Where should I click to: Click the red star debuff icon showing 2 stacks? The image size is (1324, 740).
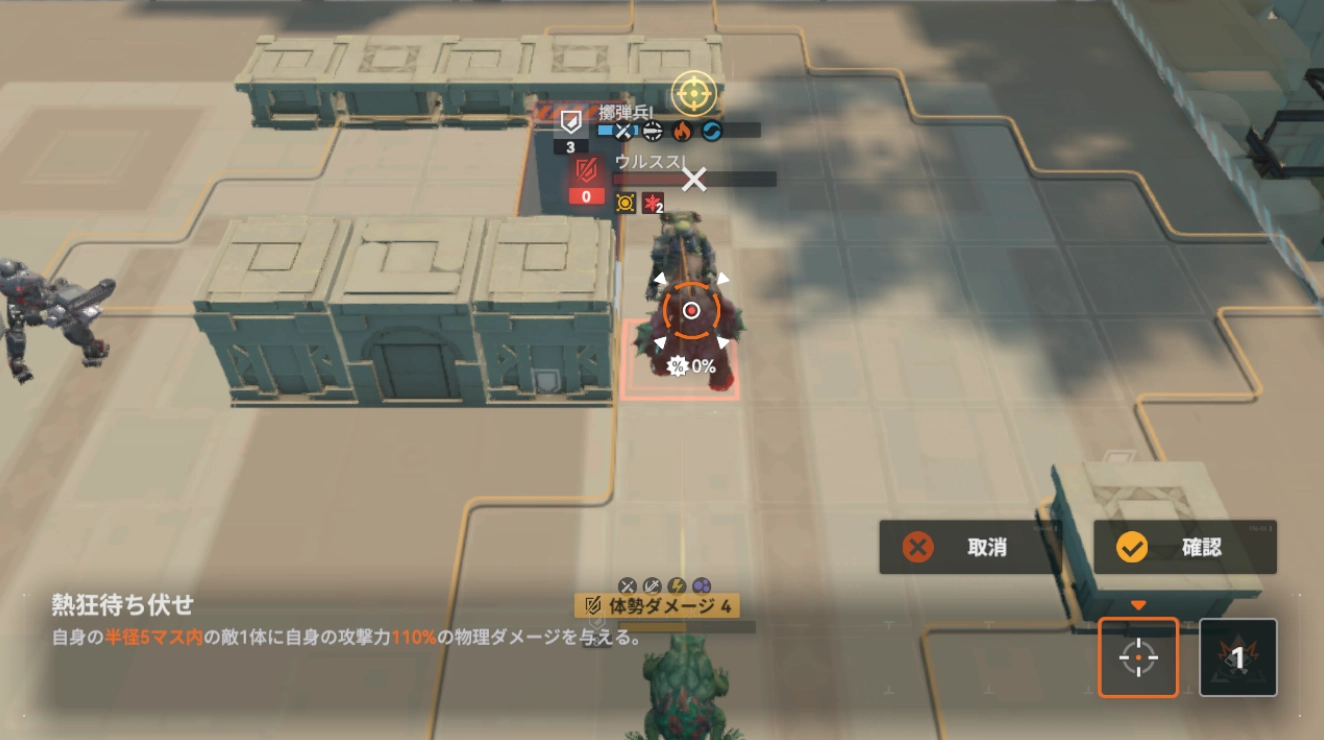tap(652, 203)
